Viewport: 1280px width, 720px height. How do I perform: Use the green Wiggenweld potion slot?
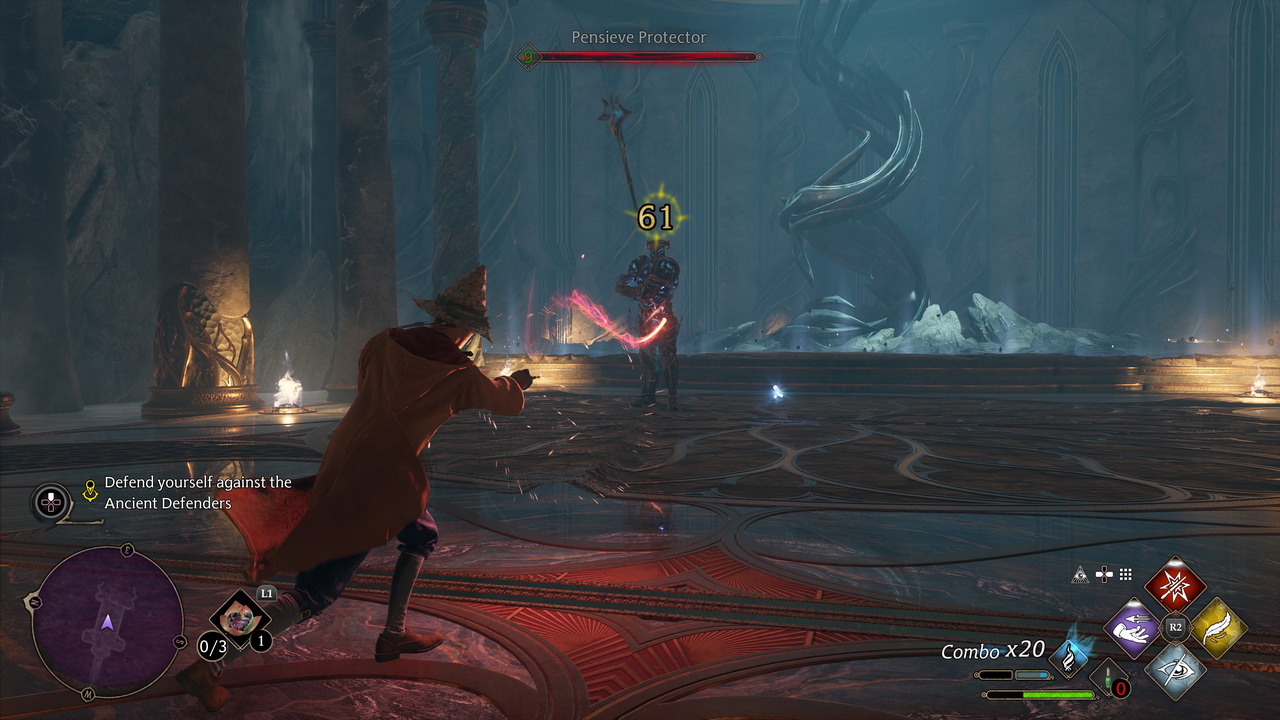coord(1109,678)
